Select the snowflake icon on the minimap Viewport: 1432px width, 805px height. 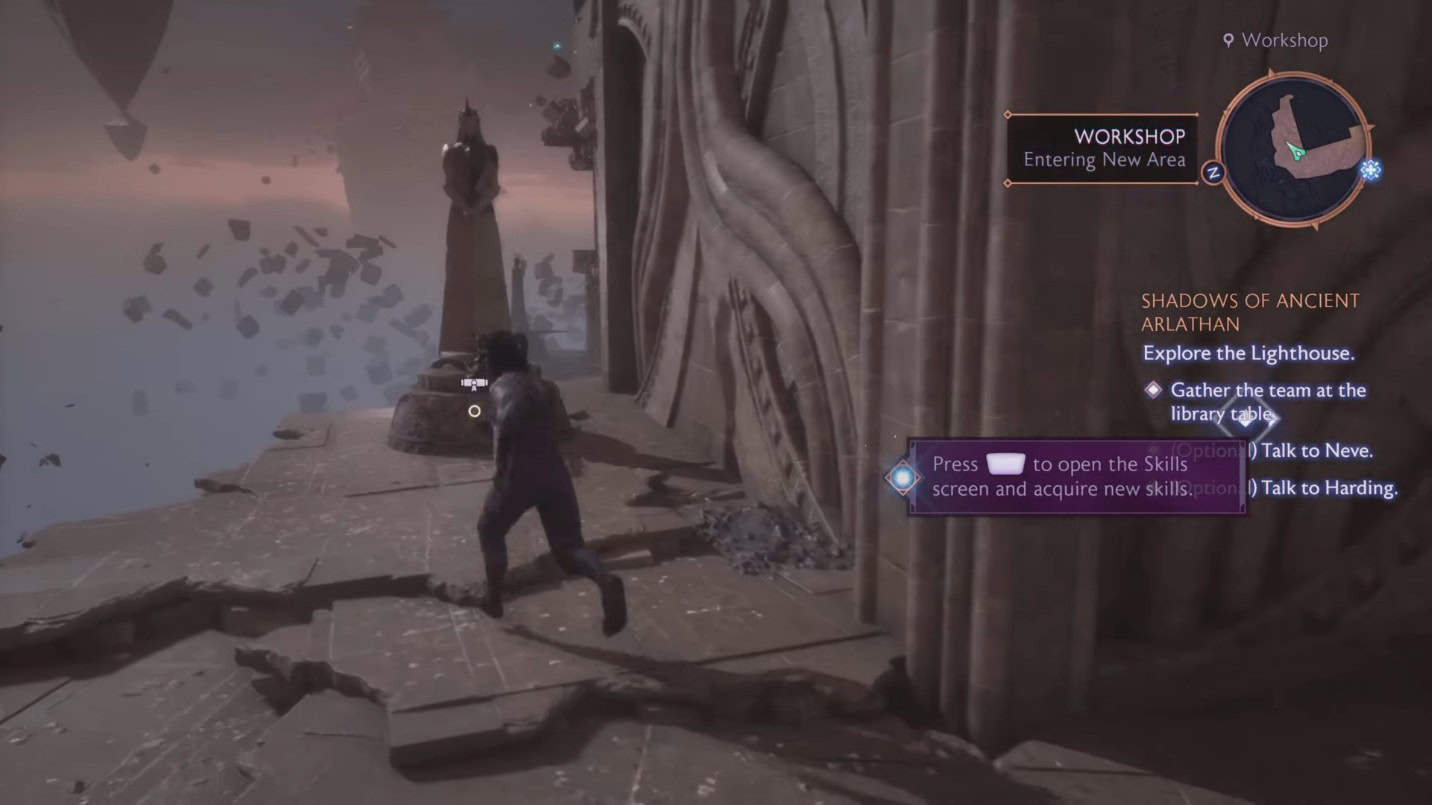[x=1370, y=172]
